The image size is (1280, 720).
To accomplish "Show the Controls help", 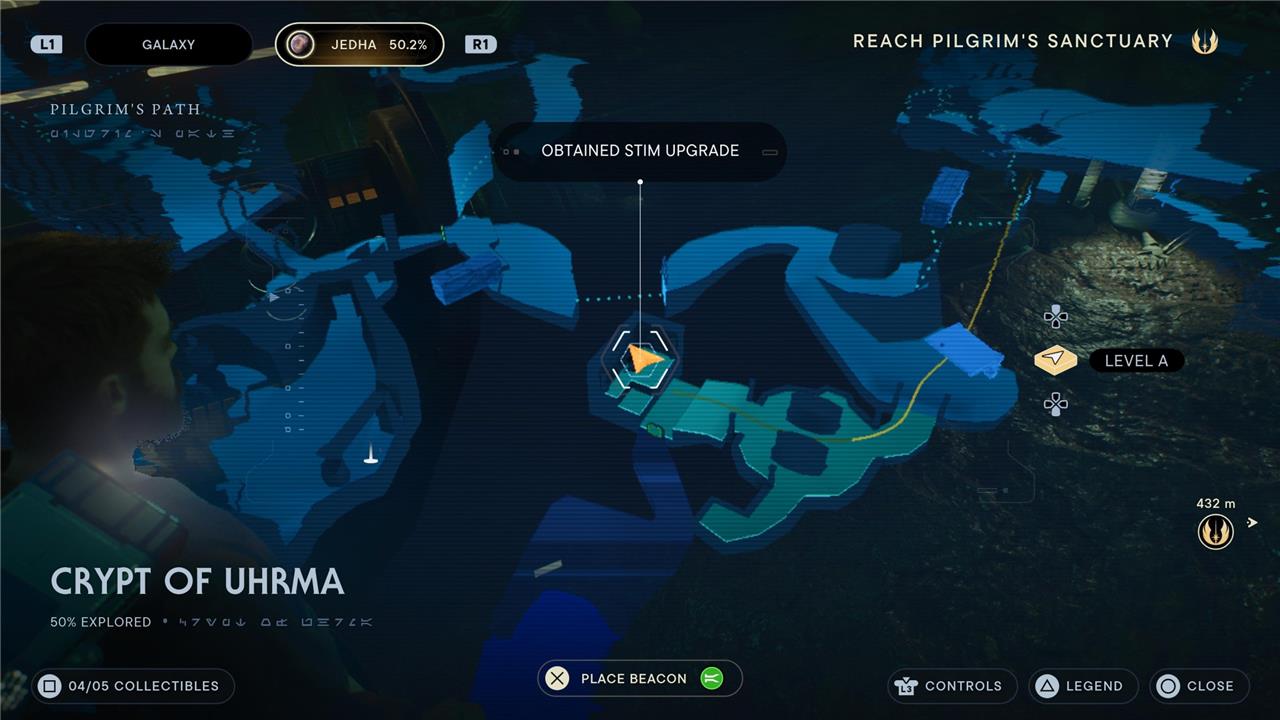I will coord(951,686).
